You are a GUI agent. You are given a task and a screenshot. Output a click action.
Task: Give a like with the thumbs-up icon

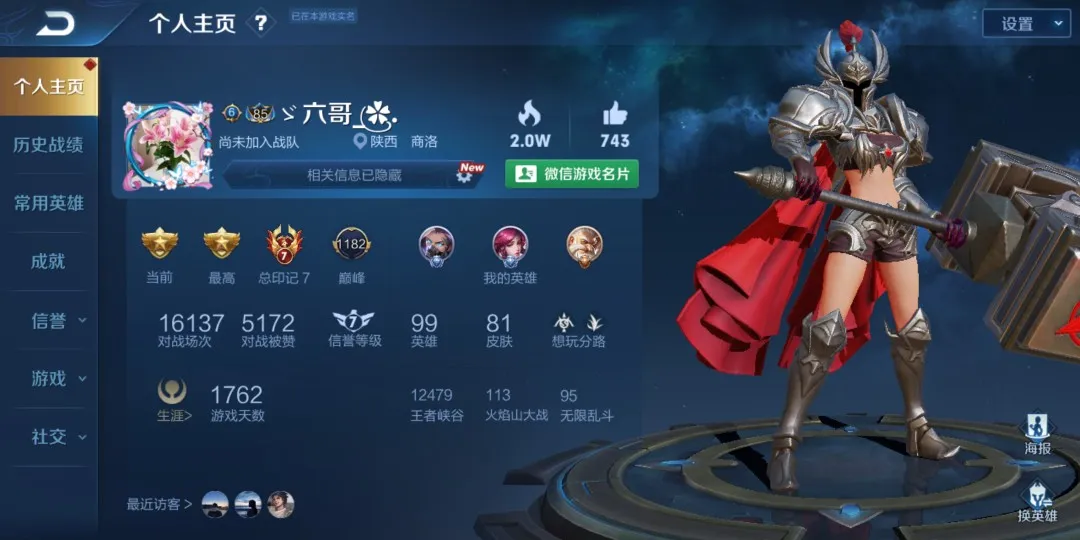(614, 113)
